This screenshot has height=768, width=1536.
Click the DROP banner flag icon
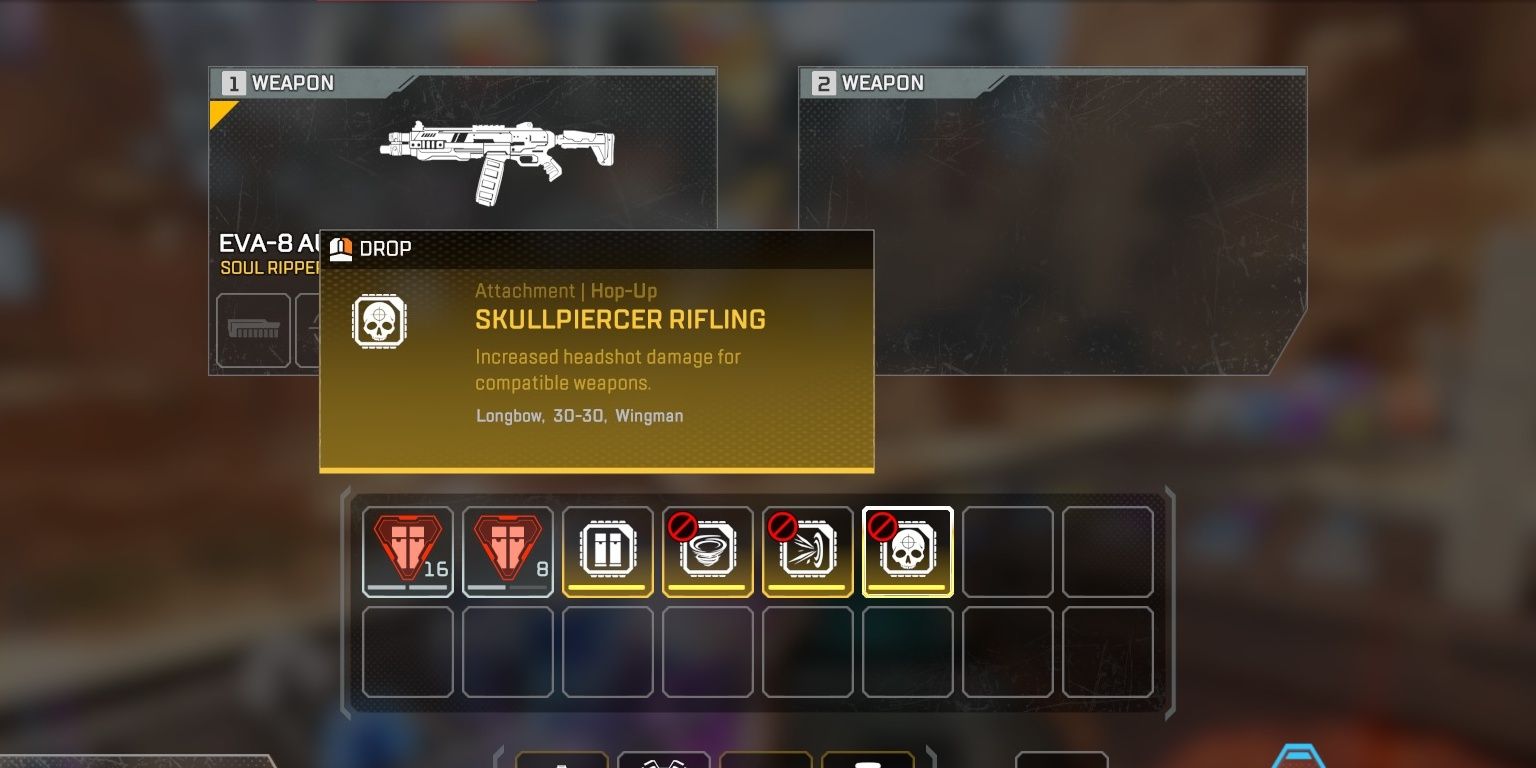(340, 248)
